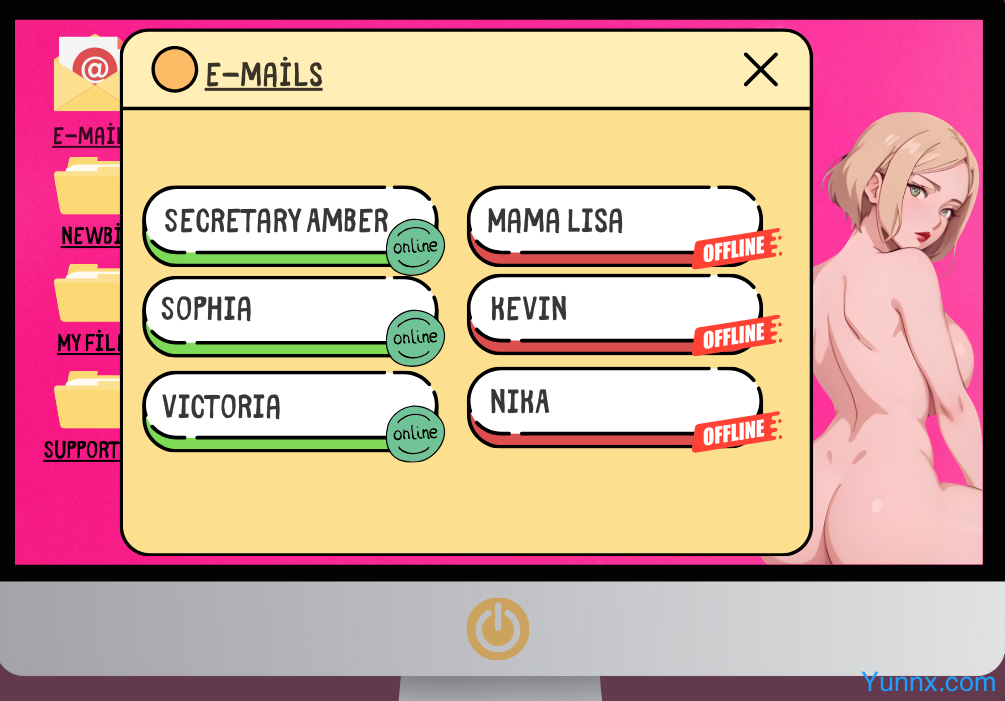The height and width of the screenshot is (701, 1005).
Task: Click the orange circle in window title
Action: click(x=174, y=70)
